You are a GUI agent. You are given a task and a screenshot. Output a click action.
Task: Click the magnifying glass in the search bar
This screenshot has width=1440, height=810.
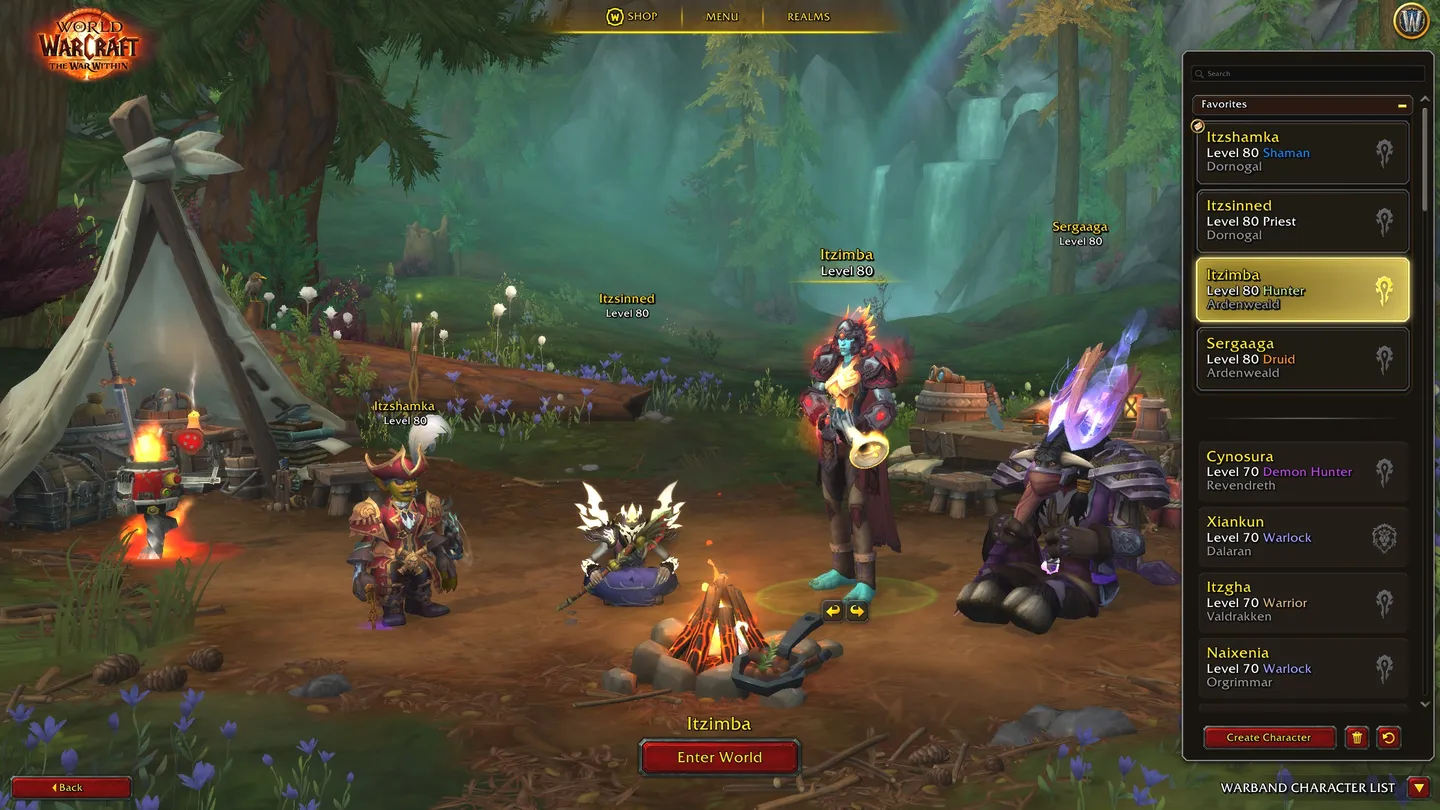pos(1199,73)
